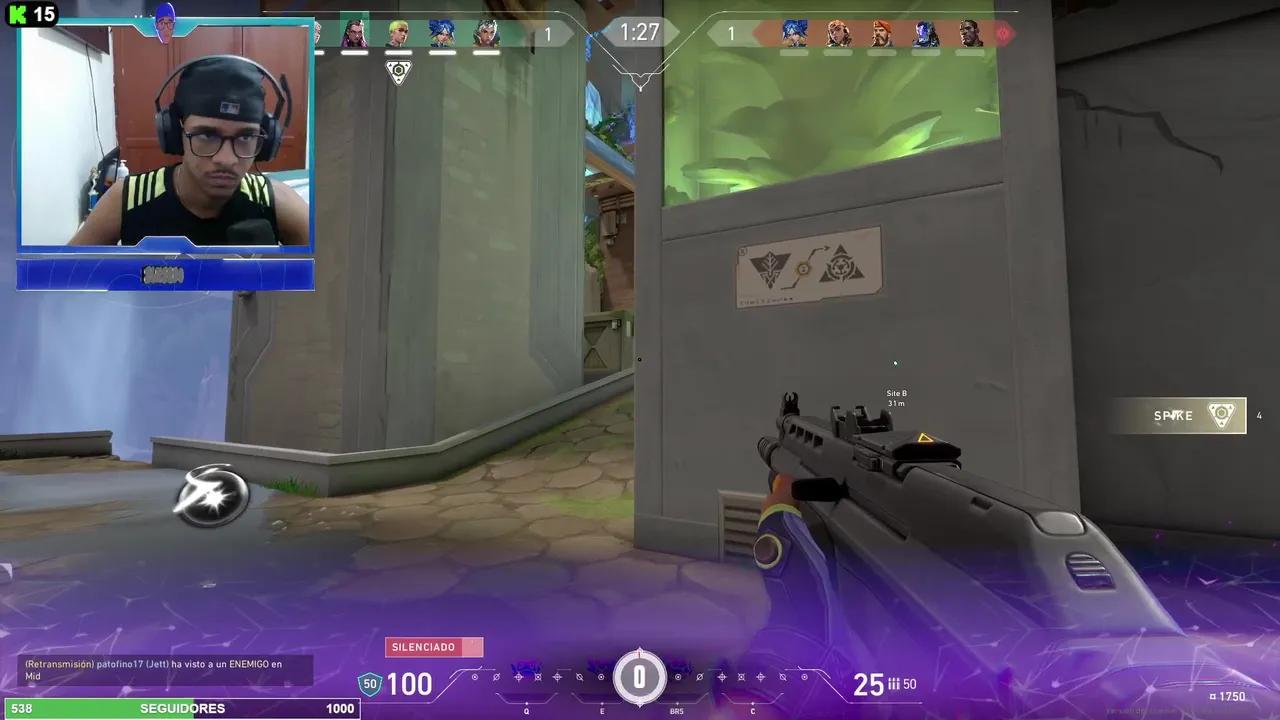This screenshot has width=1280, height=720.
Task: Click the ultimate orb above BRS
Action: pyautogui.click(x=640, y=677)
